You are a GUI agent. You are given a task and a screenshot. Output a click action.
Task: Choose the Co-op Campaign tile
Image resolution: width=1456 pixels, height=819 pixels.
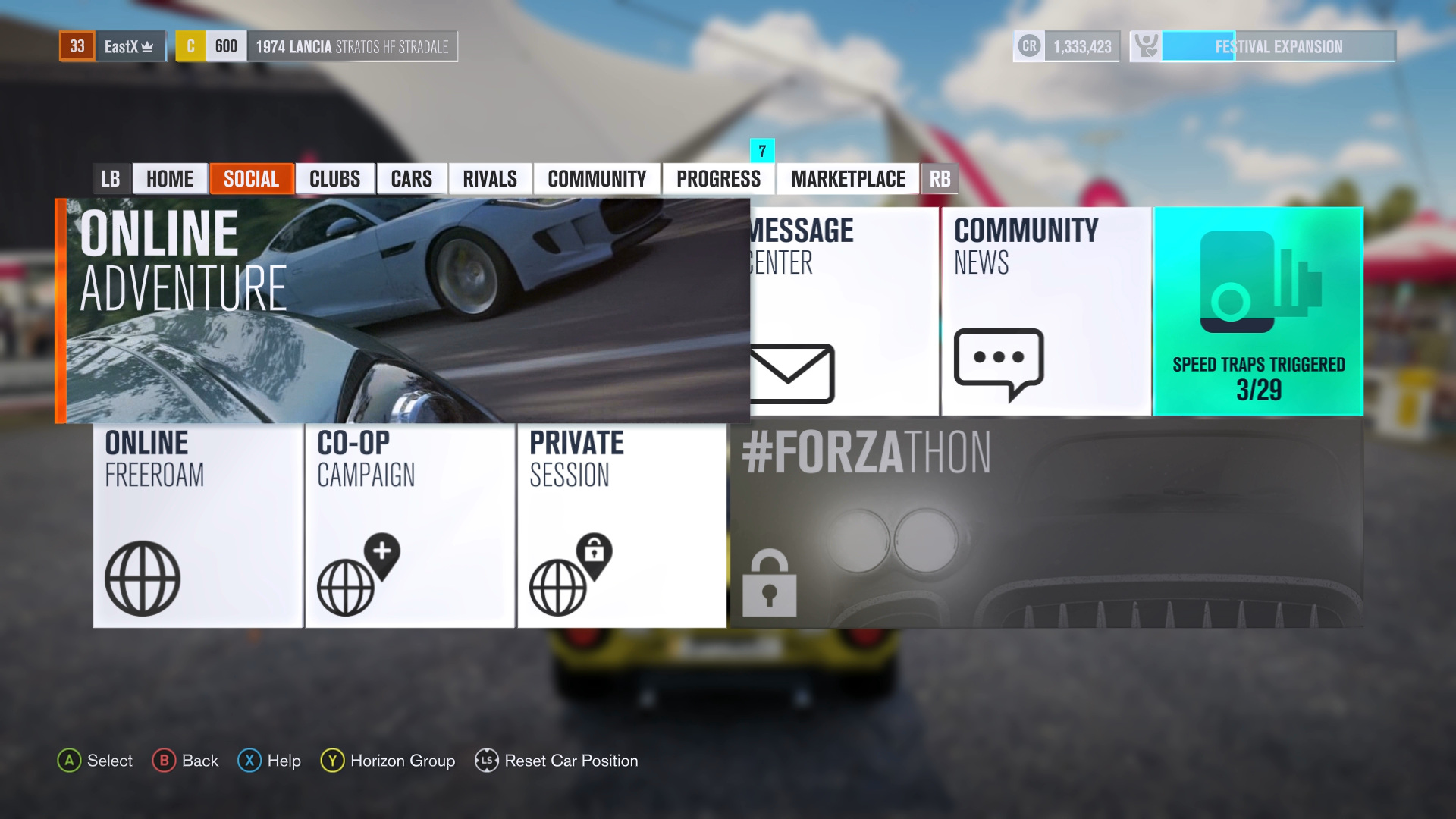pos(410,525)
